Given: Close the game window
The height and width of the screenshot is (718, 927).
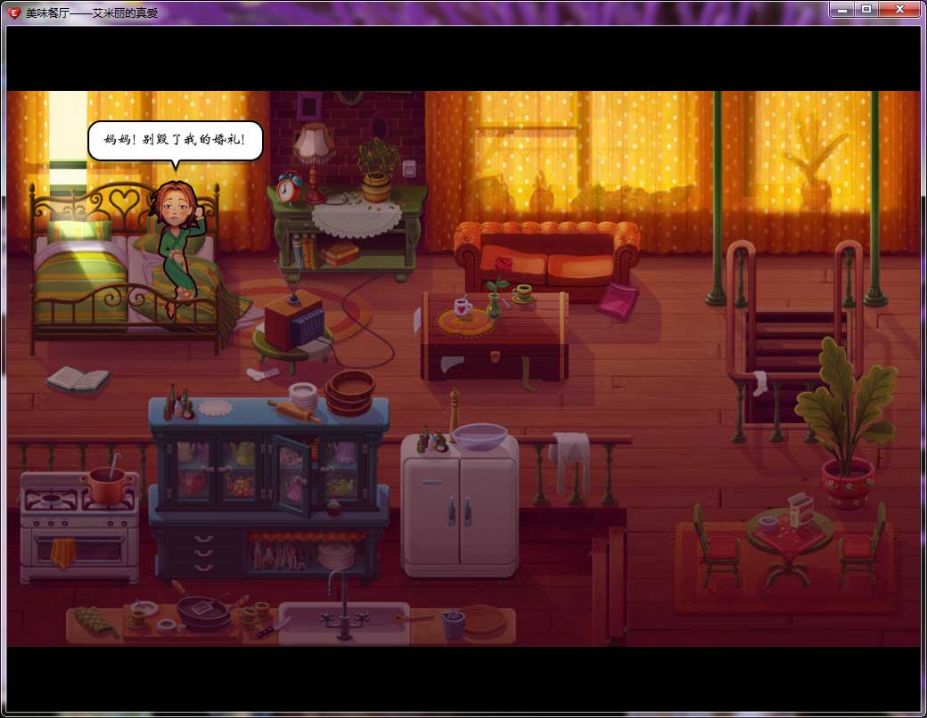Looking at the screenshot, I should click(900, 9).
